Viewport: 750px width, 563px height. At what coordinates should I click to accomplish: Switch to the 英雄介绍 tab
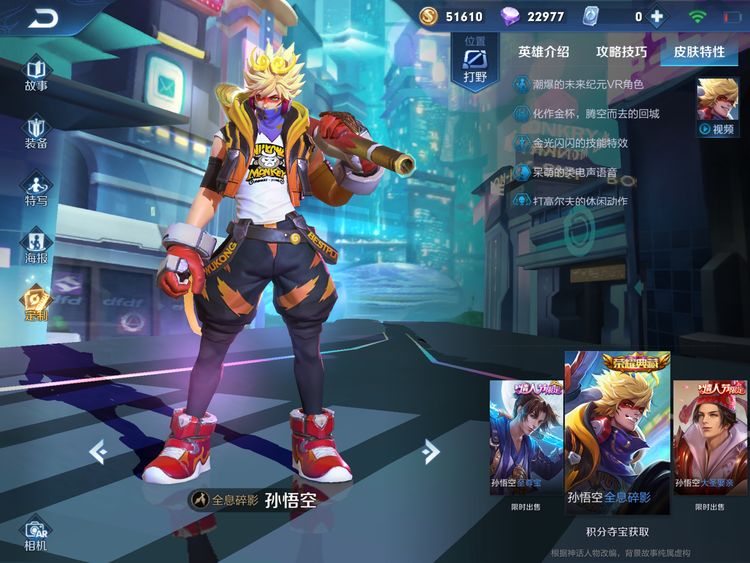pos(544,52)
